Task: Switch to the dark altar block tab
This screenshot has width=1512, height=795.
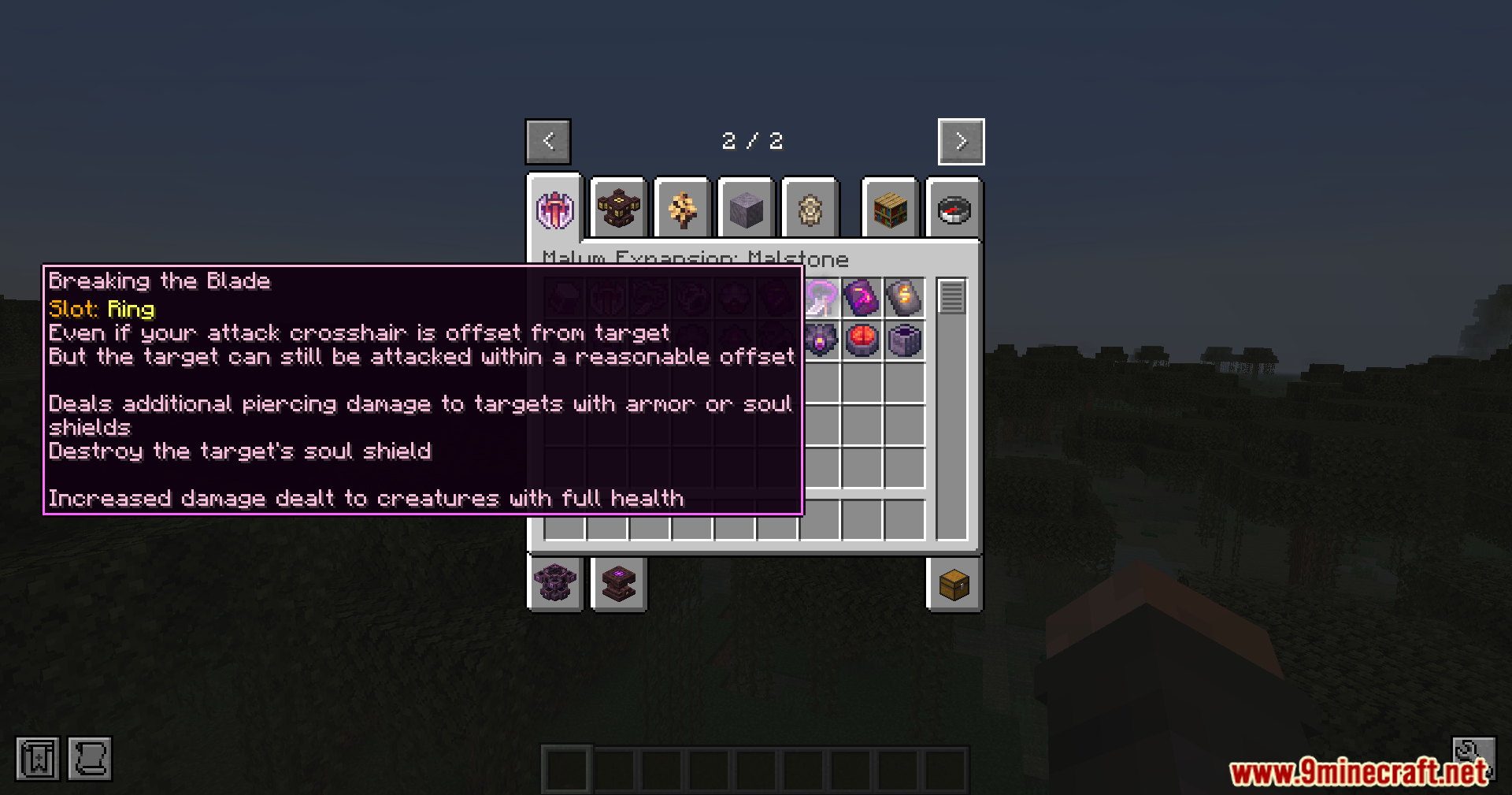Action: click(618, 210)
